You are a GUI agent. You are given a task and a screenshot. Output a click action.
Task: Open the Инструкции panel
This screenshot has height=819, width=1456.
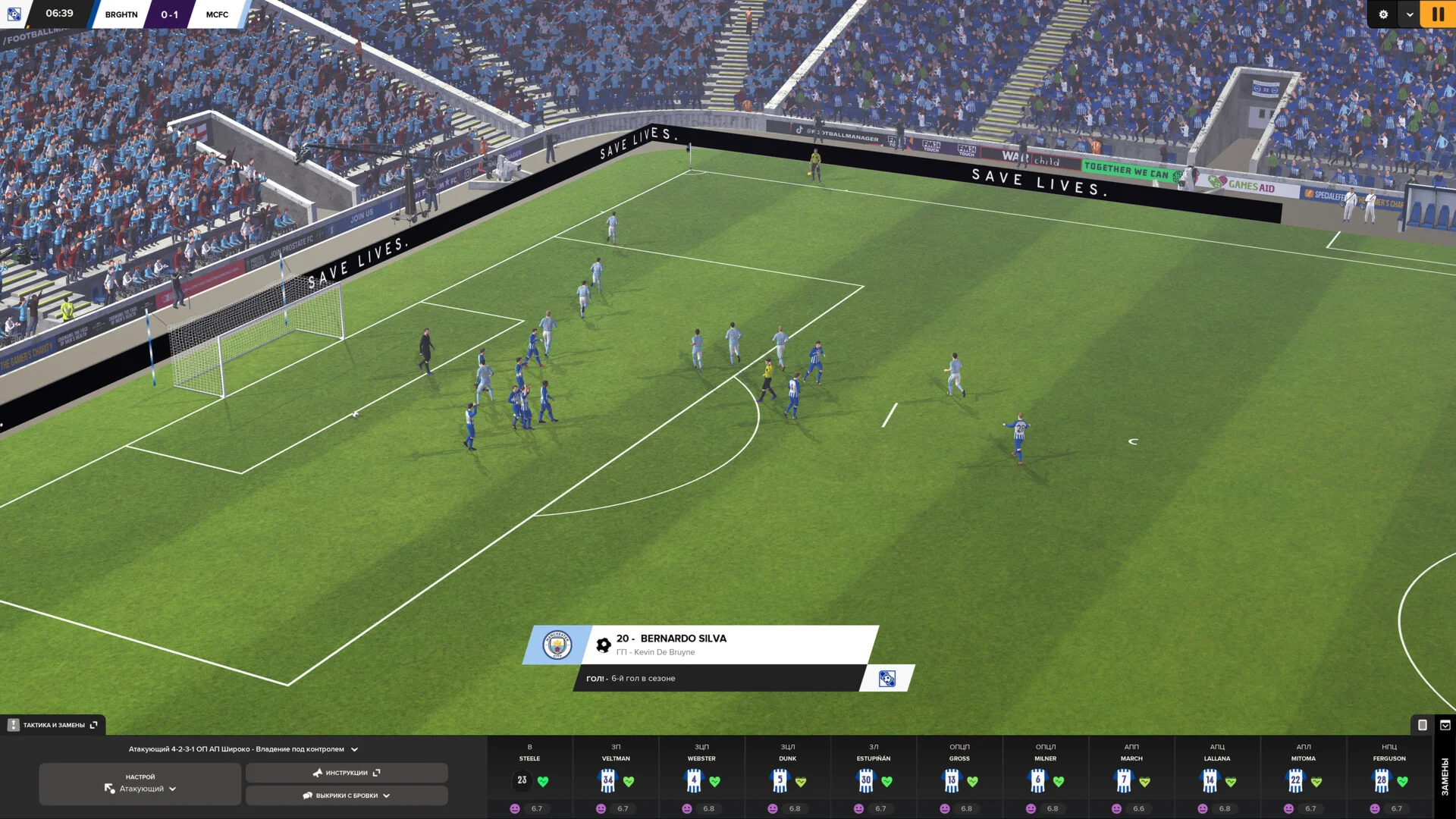(x=347, y=773)
